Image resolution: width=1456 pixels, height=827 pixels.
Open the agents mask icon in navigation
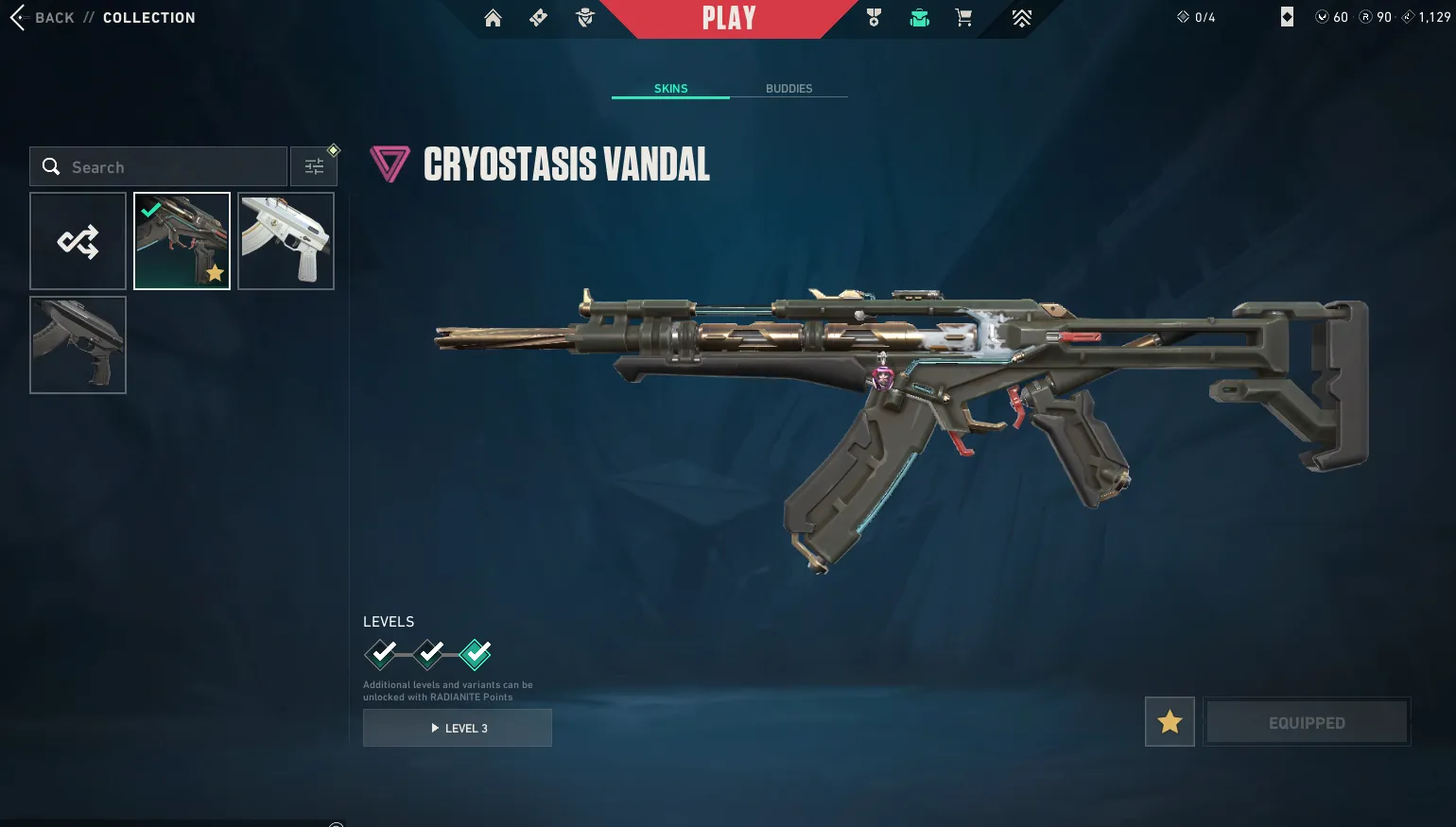585,18
